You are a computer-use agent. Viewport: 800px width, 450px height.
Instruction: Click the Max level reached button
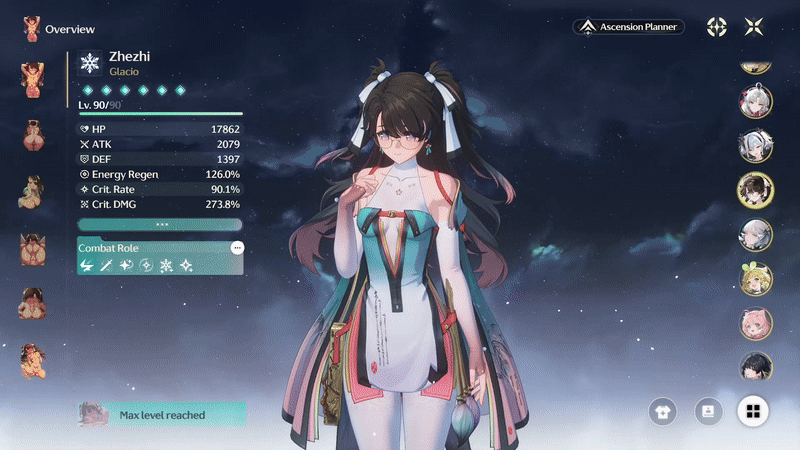point(160,414)
